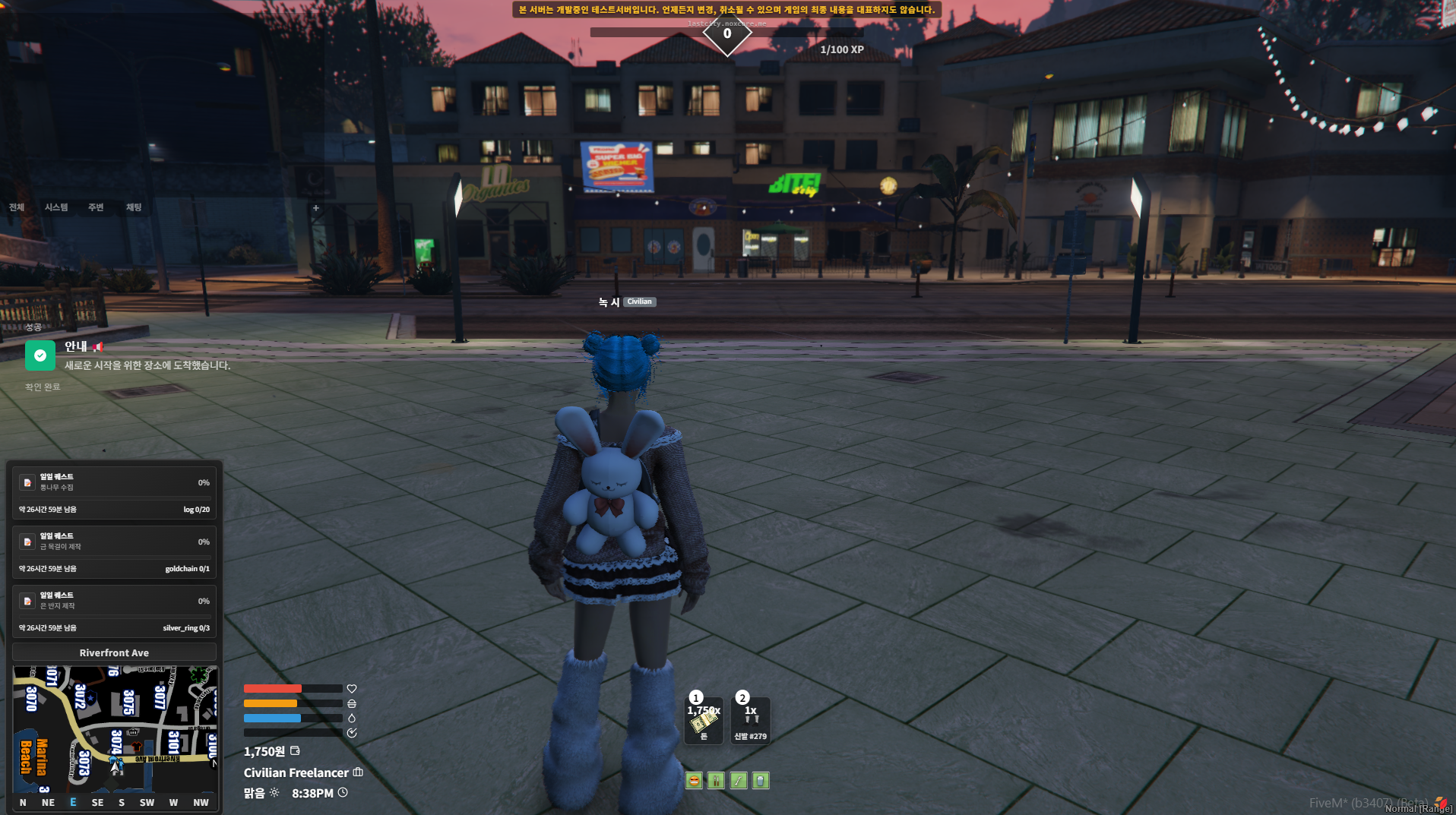Open the 통나무 수집 daily quest

114,493
